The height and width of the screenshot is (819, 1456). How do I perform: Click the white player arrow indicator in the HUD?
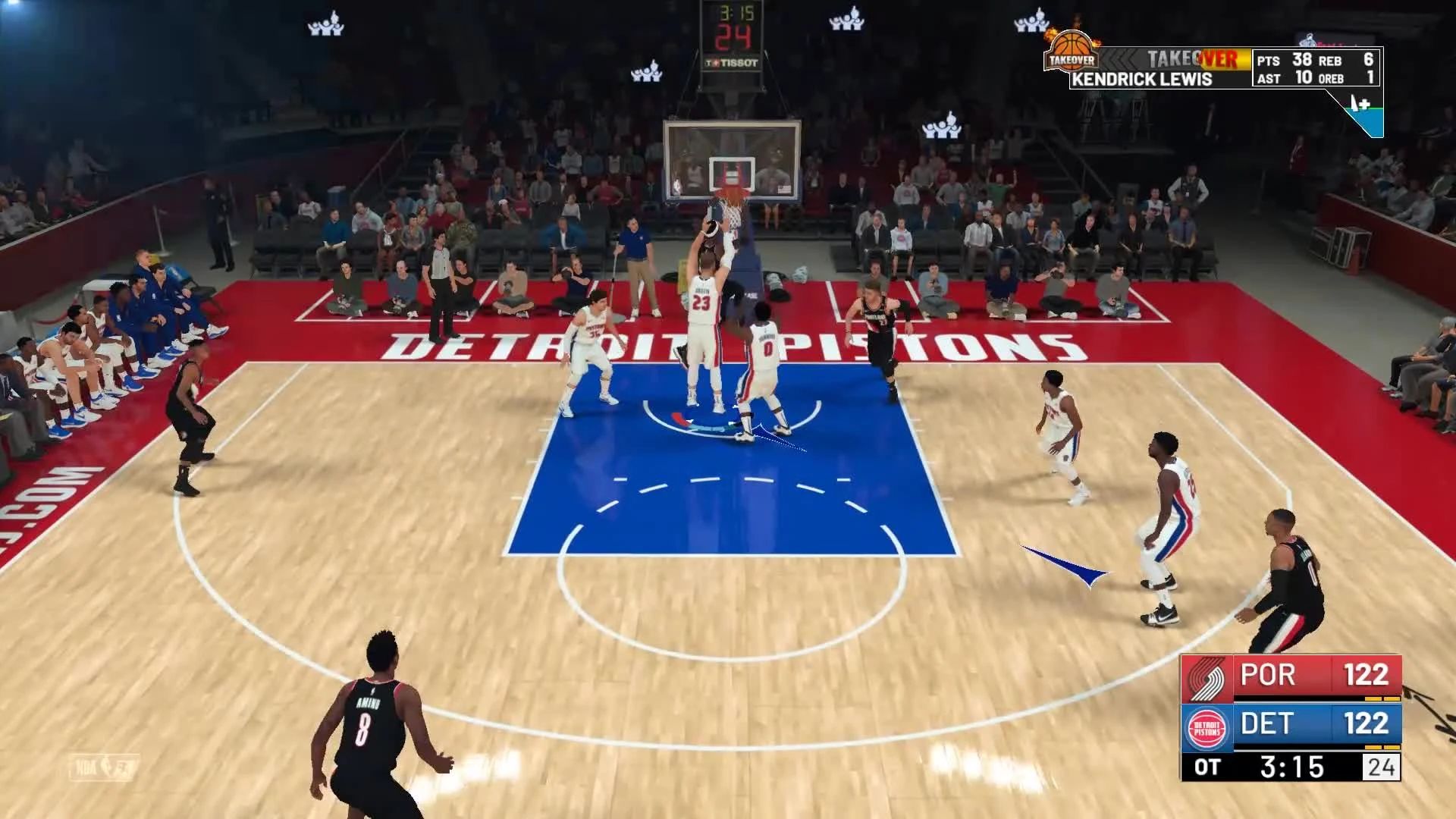[x=1355, y=101]
